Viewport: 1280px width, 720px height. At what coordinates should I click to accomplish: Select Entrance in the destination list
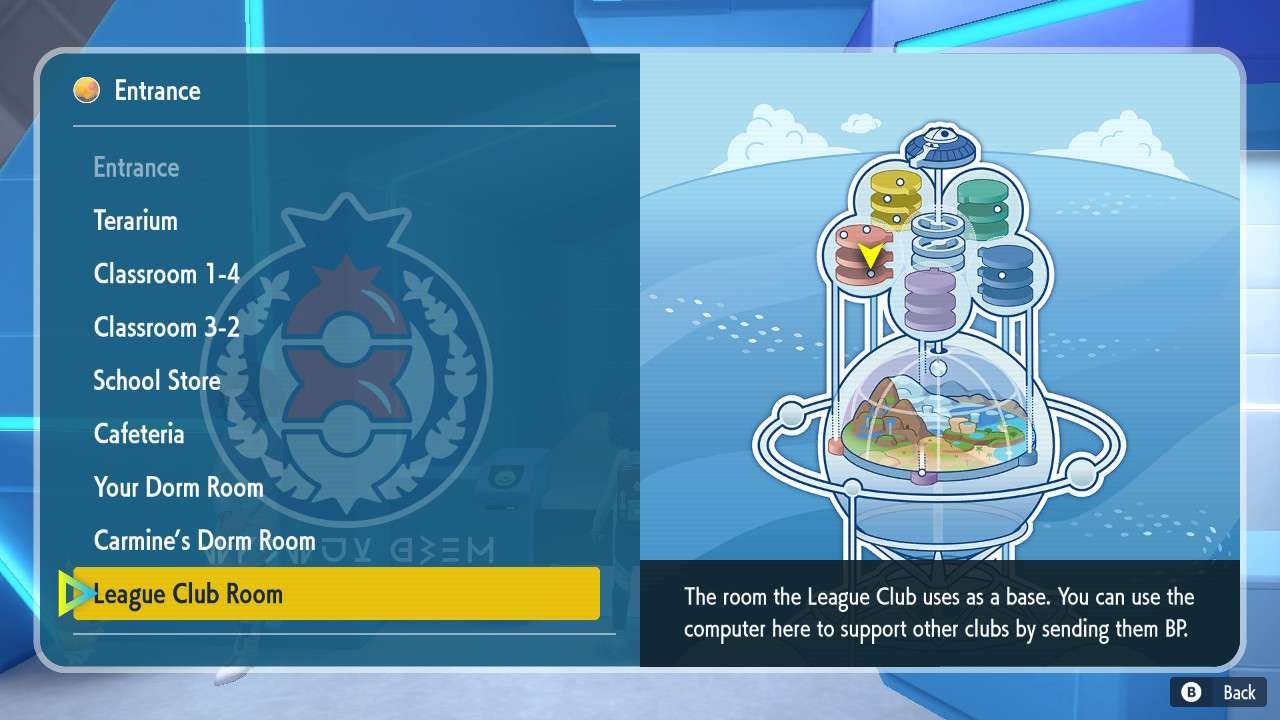(136, 167)
